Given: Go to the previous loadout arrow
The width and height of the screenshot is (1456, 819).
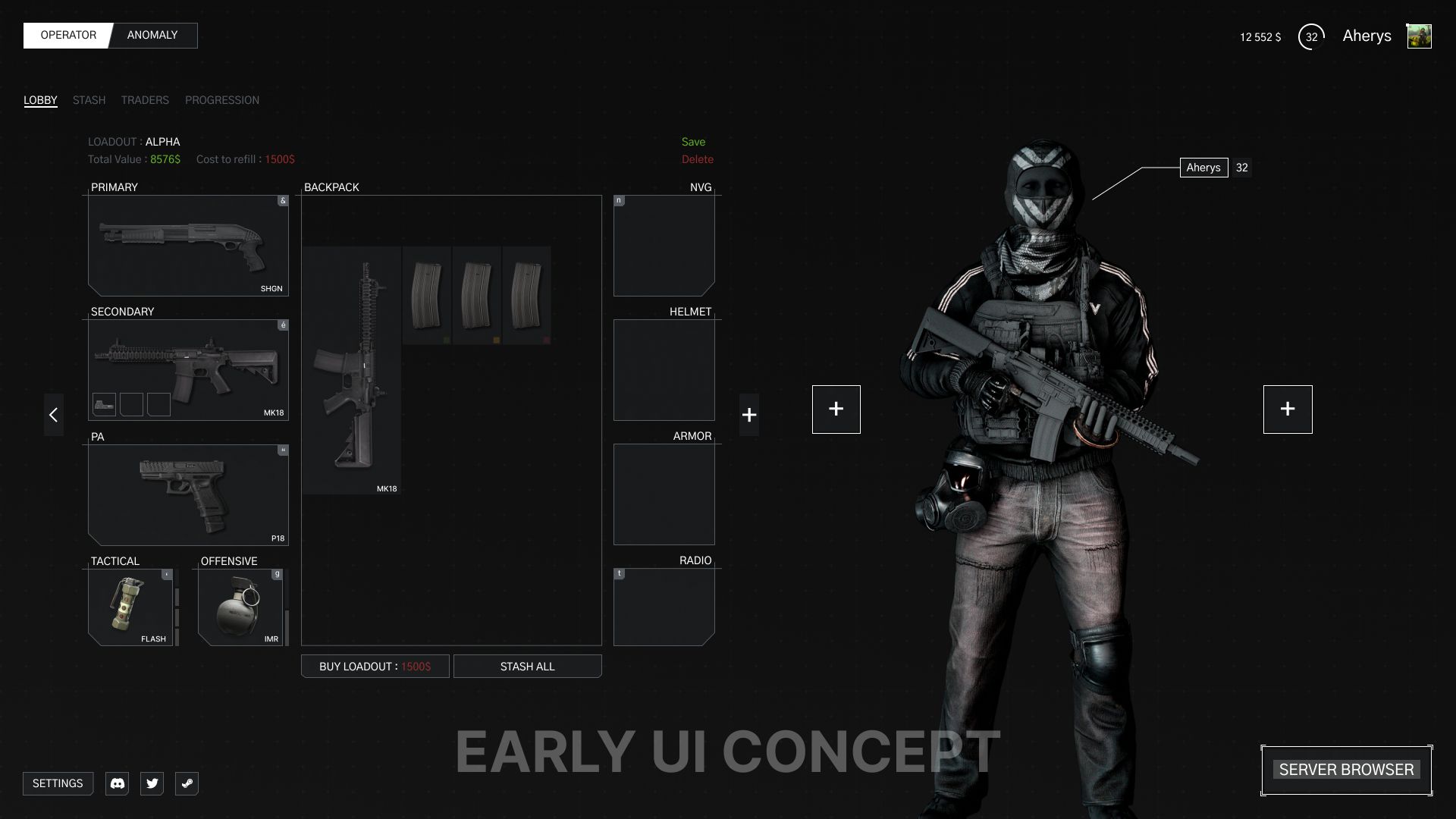Looking at the screenshot, I should [53, 414].
